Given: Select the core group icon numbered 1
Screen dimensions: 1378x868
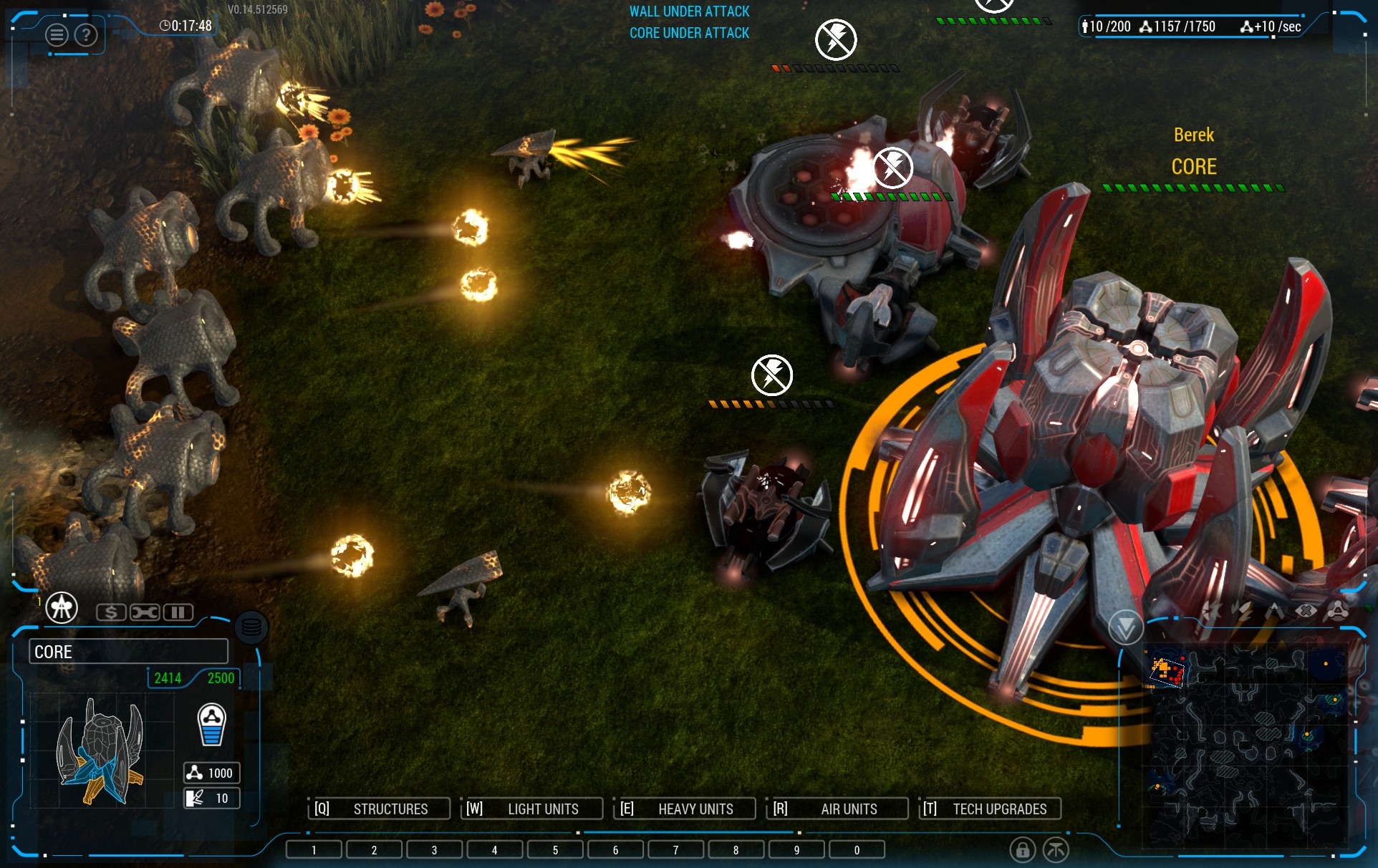Looking at the screenshot, I should 62,608.
